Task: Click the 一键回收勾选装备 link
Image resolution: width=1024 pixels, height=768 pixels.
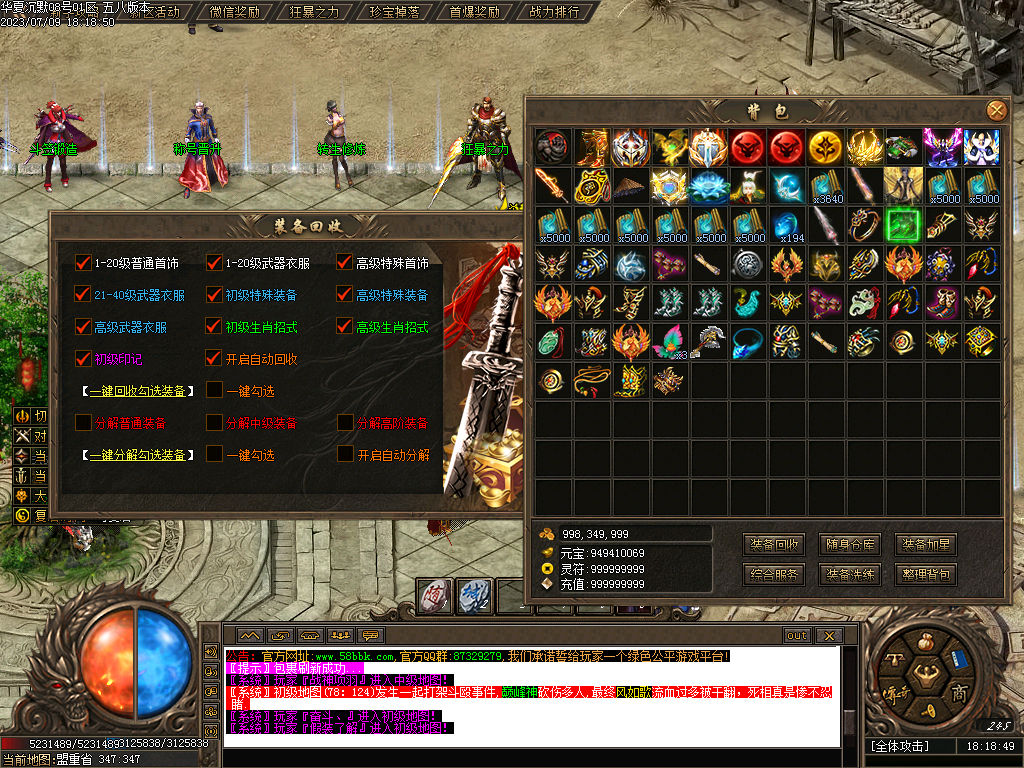Action: tap(139, 390)
